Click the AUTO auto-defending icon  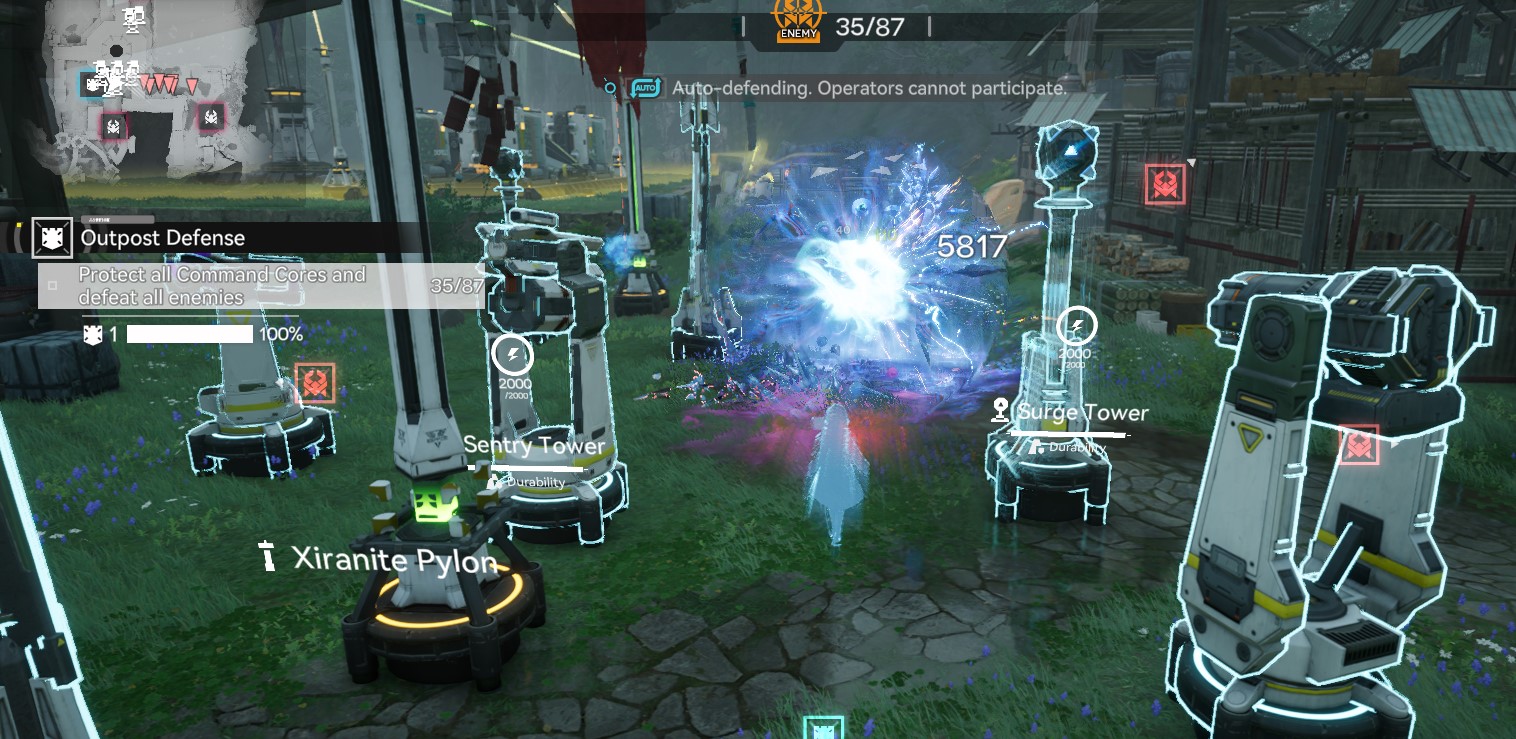(x=646, y=88)
